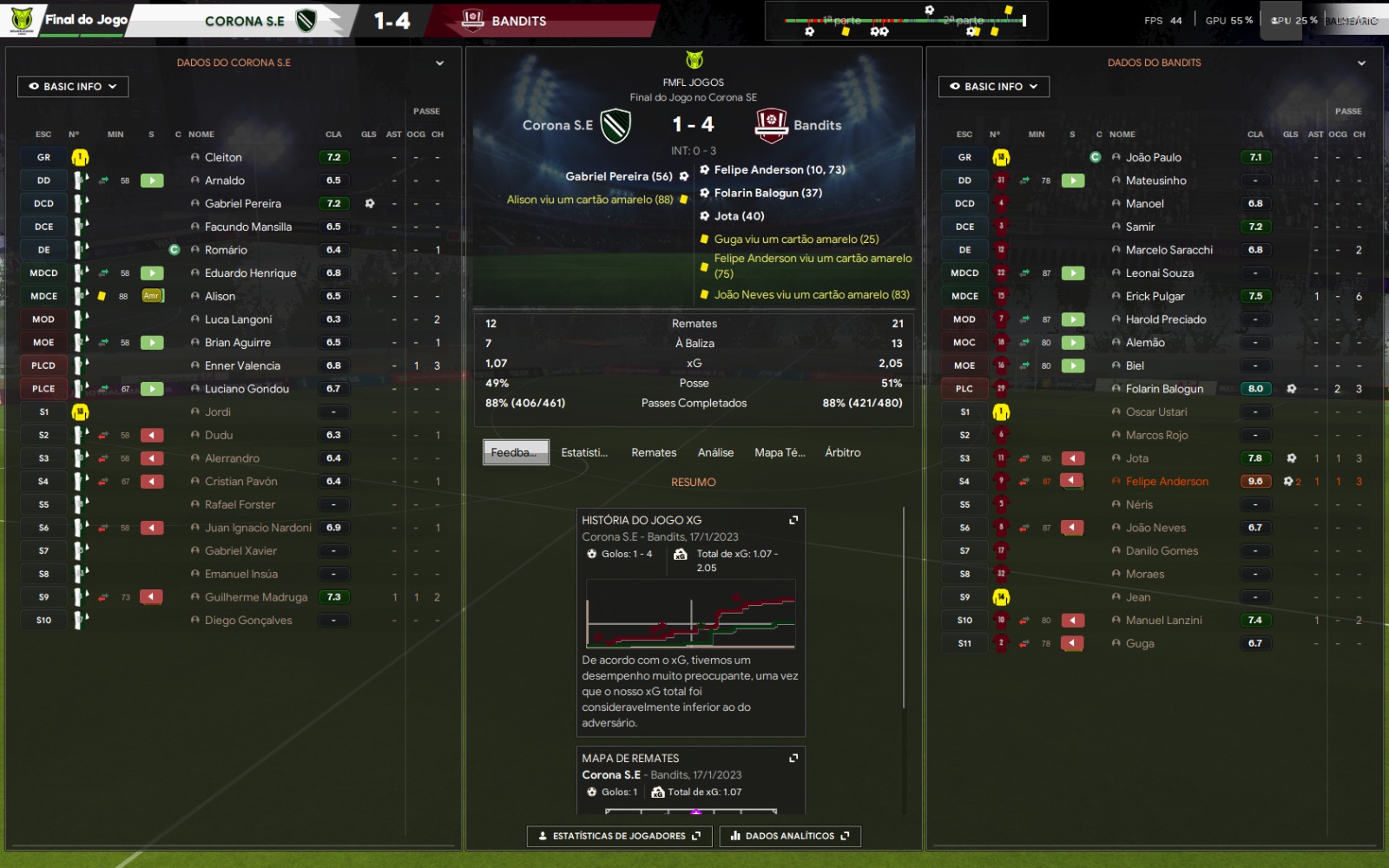1389x868 pixels.
Task: Show the Estatísticas tab
Action: click(x=584, y=452)
